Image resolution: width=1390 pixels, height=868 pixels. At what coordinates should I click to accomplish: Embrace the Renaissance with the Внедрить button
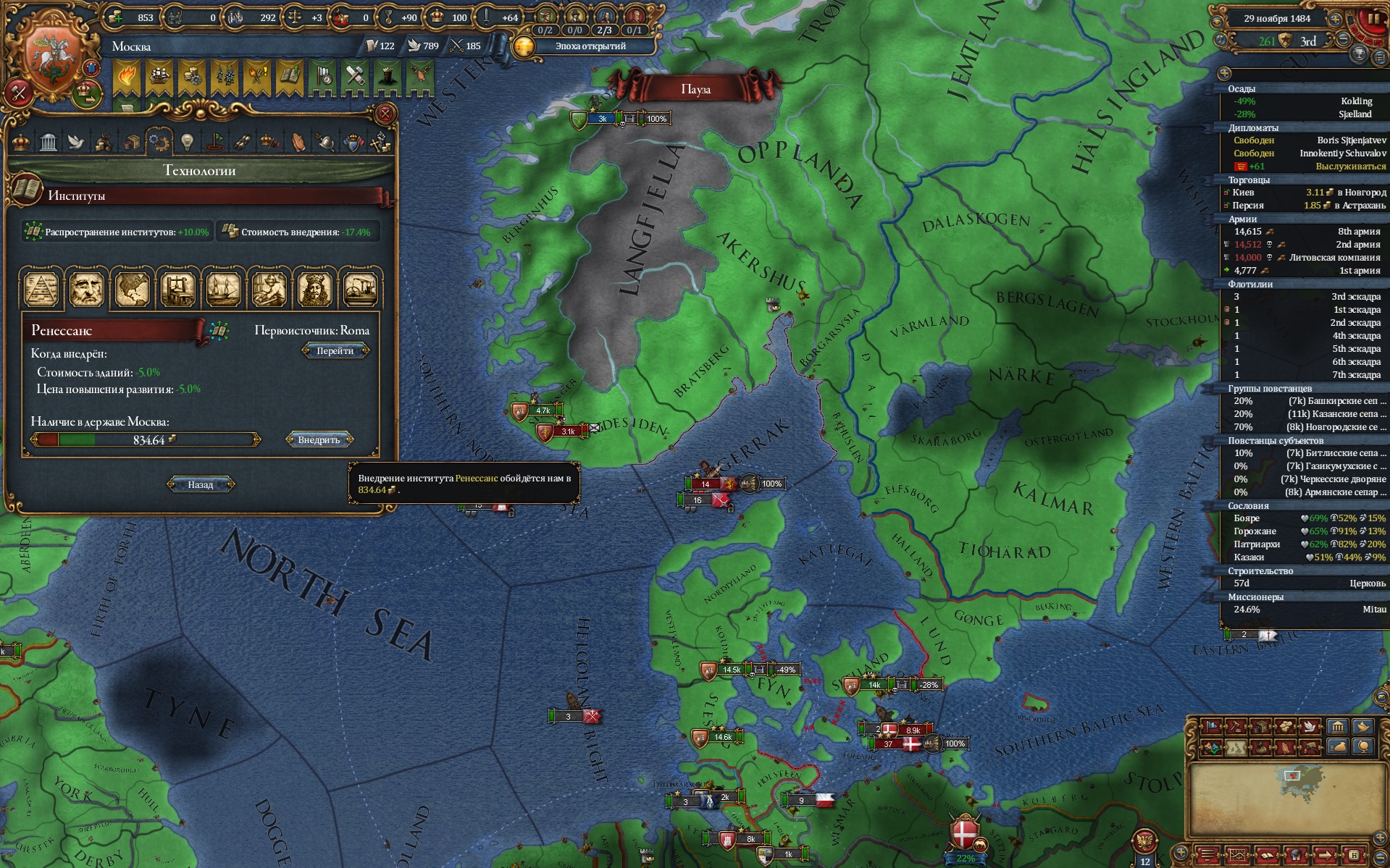pyautogui.click(x=319, y=439)
